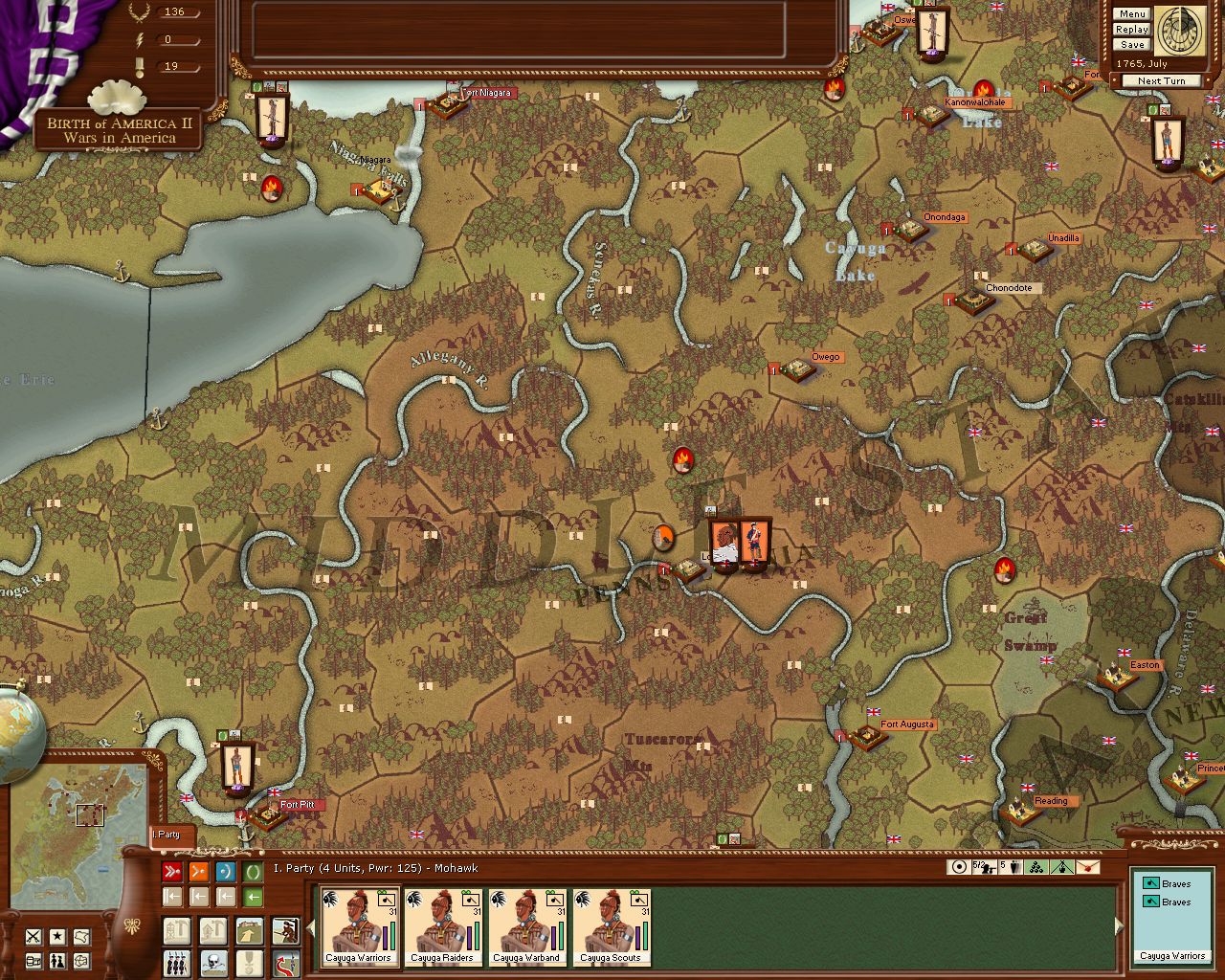Screen dimensions: 1225x980
Task: Switch to the I. Party tab
Action: pyautogui.click(x=170, y=835)
